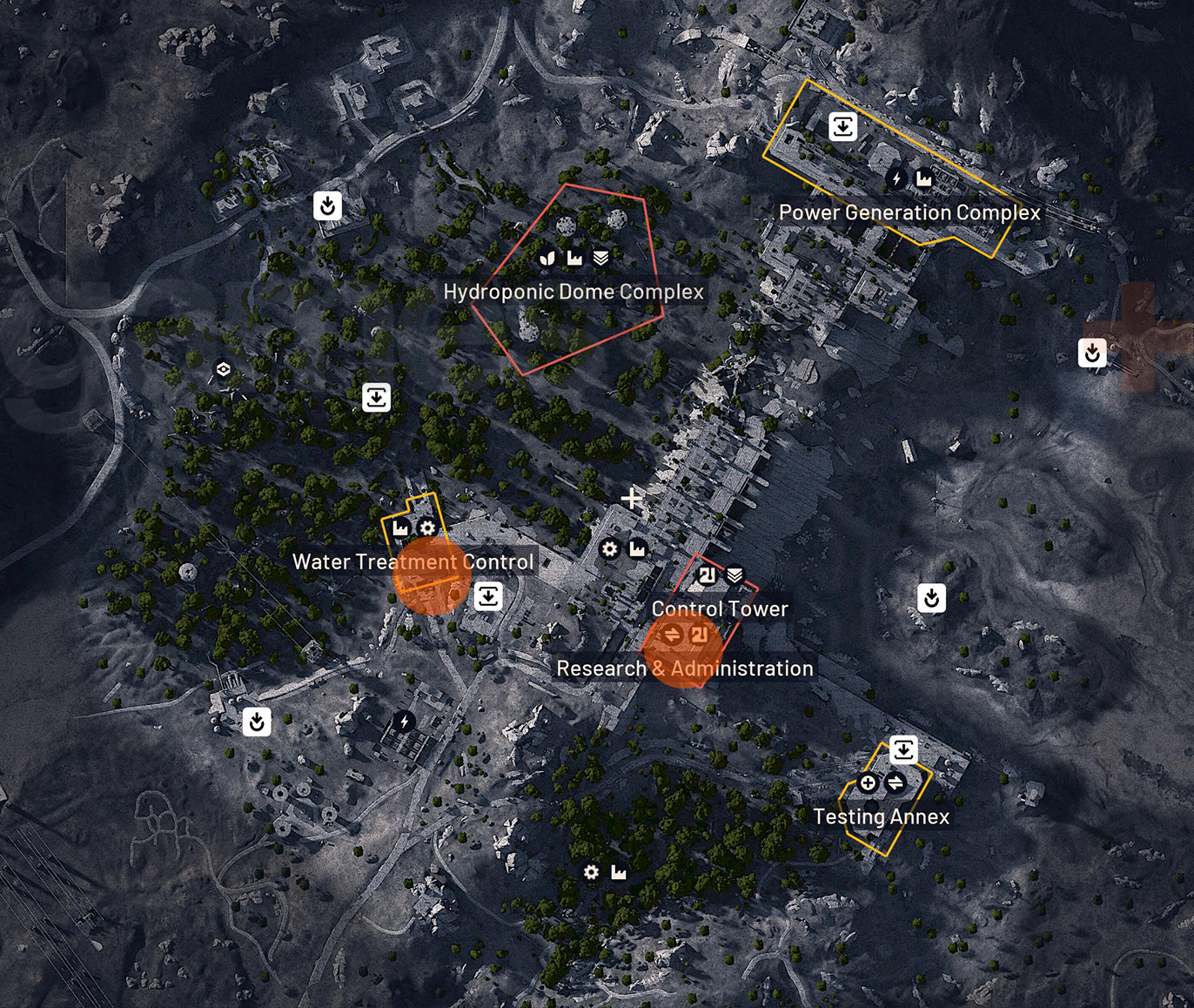Click the extraction icon above Testing Annex
1194x1008 pixels.
click(x=905, y=747)
